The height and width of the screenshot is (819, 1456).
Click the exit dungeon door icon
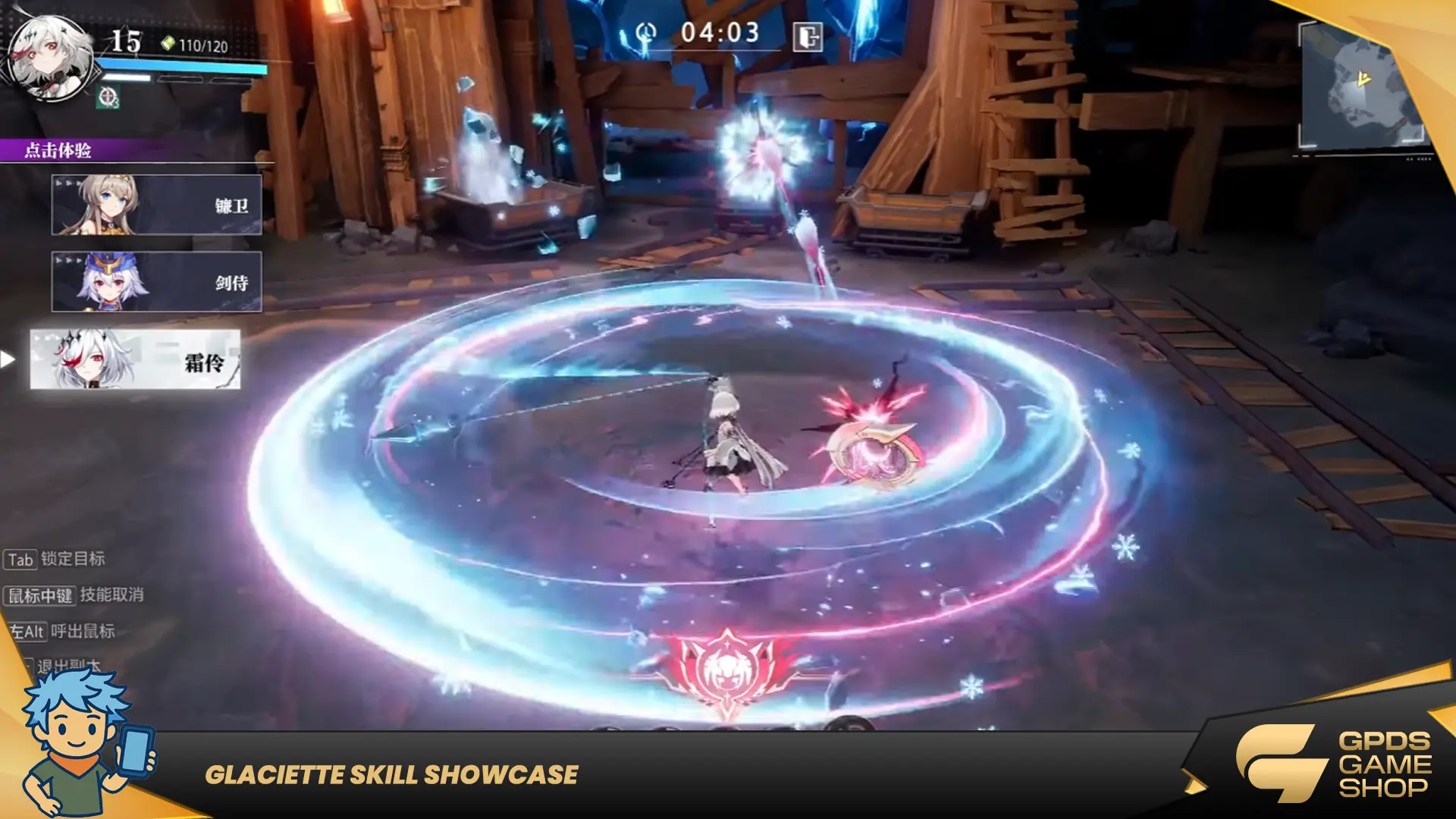pyautogui.click(x=807, y=36)
